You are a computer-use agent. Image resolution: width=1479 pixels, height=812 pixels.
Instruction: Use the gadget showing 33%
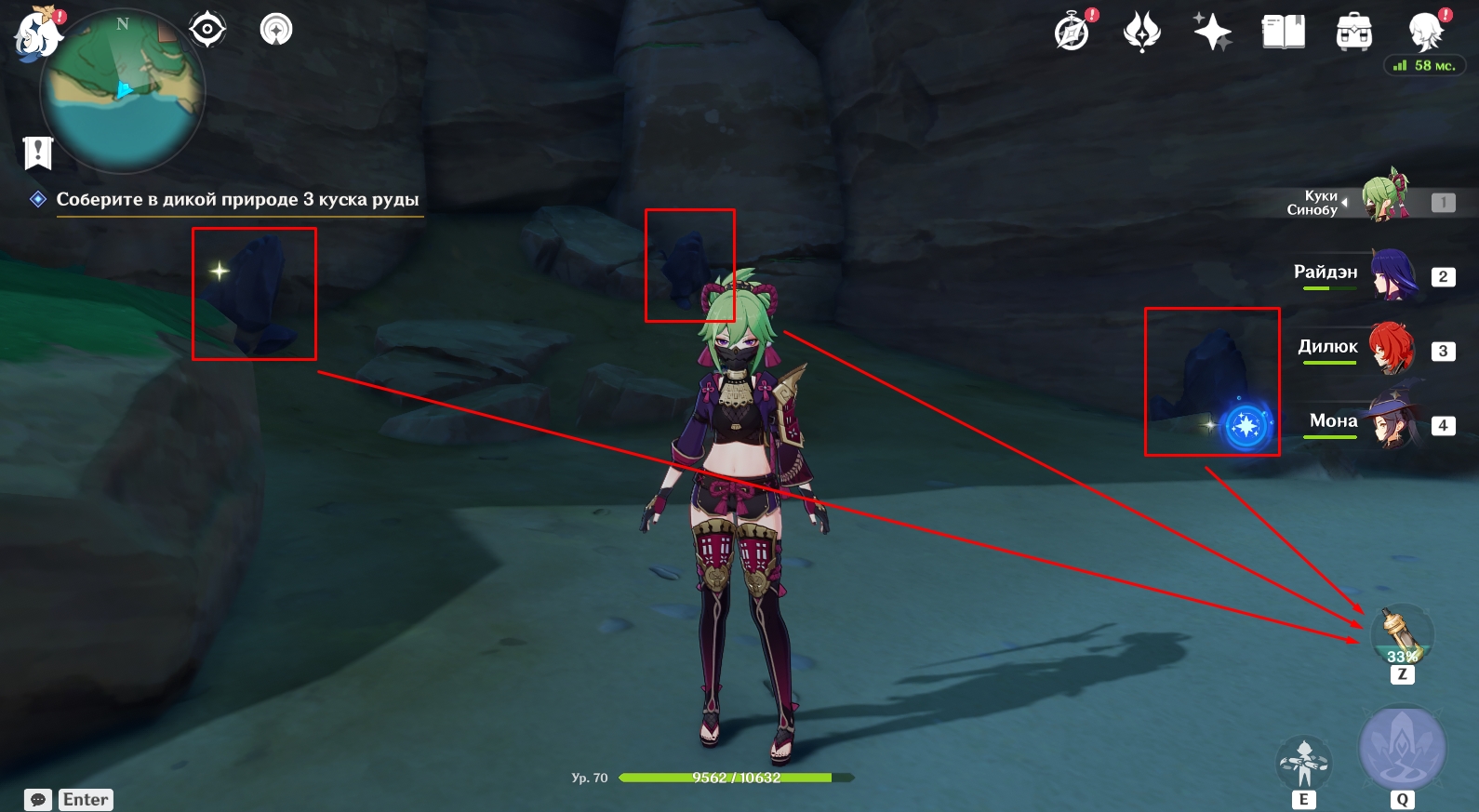coord(1402,634)
